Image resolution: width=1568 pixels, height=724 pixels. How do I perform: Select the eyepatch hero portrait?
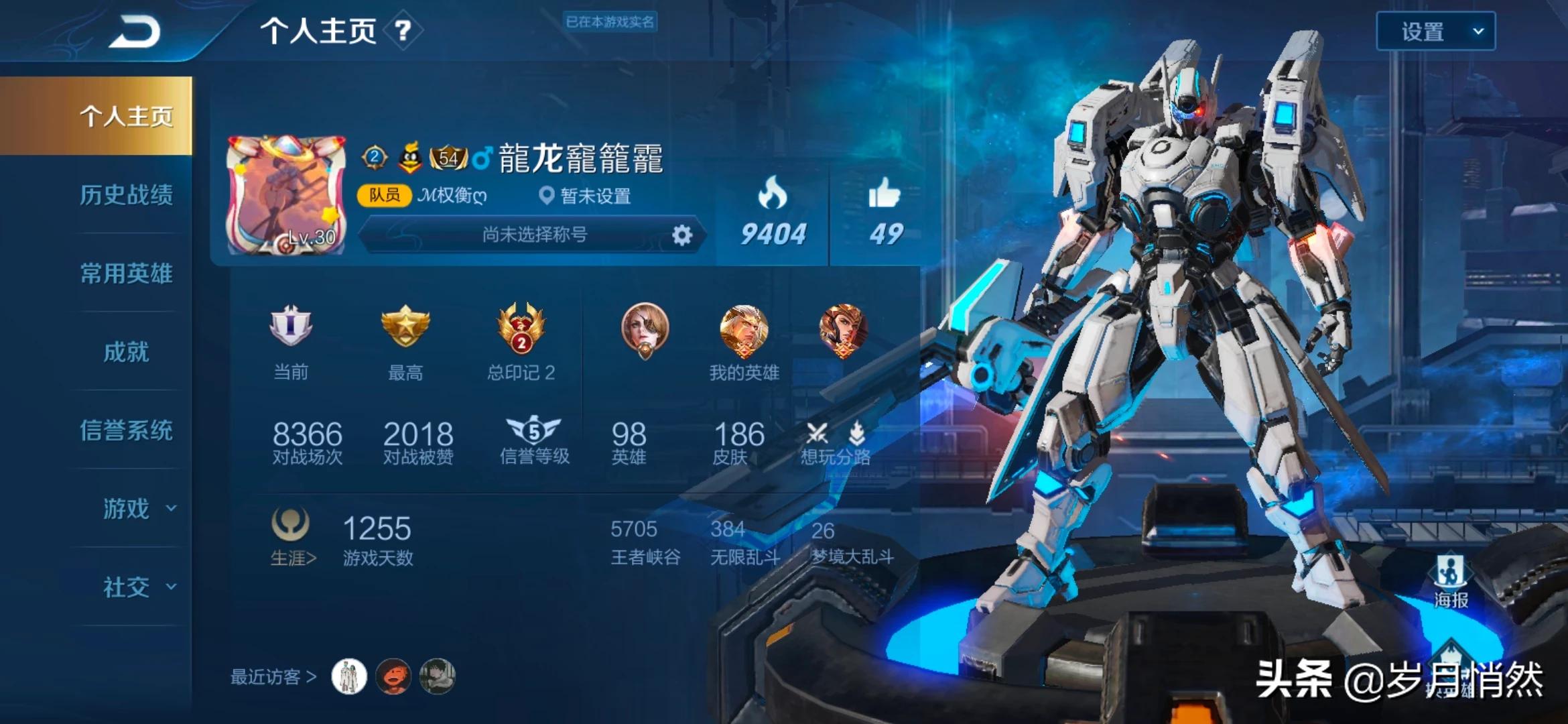point(645,329)
